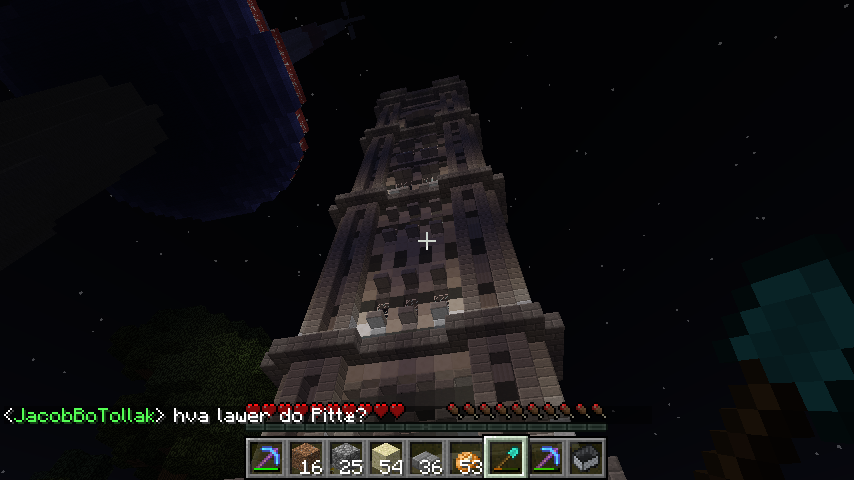
Task: Pick the food stack of 53
Action: (x=466, y=457)
